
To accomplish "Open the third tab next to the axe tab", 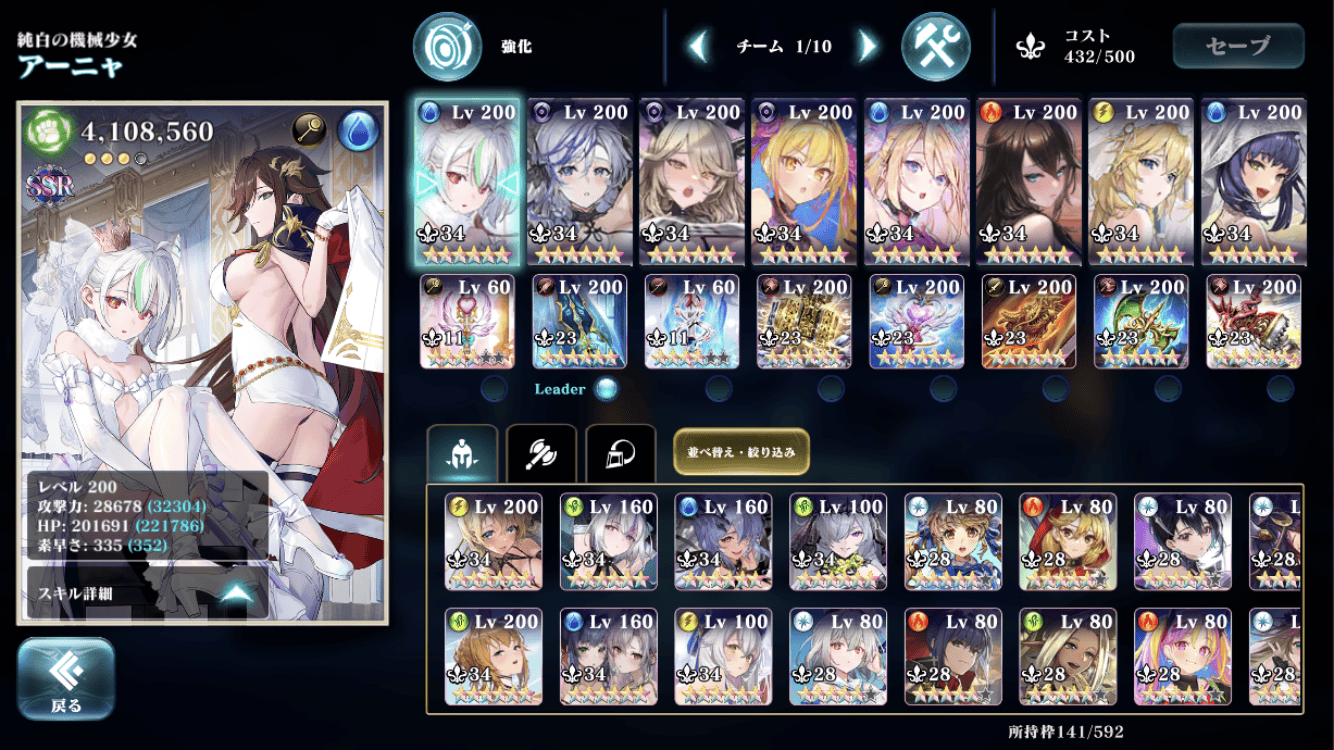I will (x=620, y=455).
